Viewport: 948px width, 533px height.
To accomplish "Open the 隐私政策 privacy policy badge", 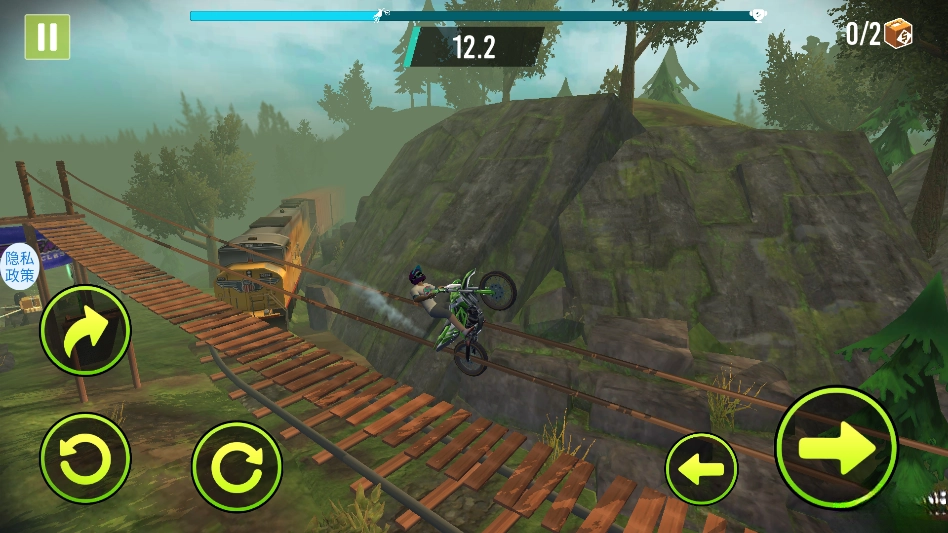I will pos(19,266).
